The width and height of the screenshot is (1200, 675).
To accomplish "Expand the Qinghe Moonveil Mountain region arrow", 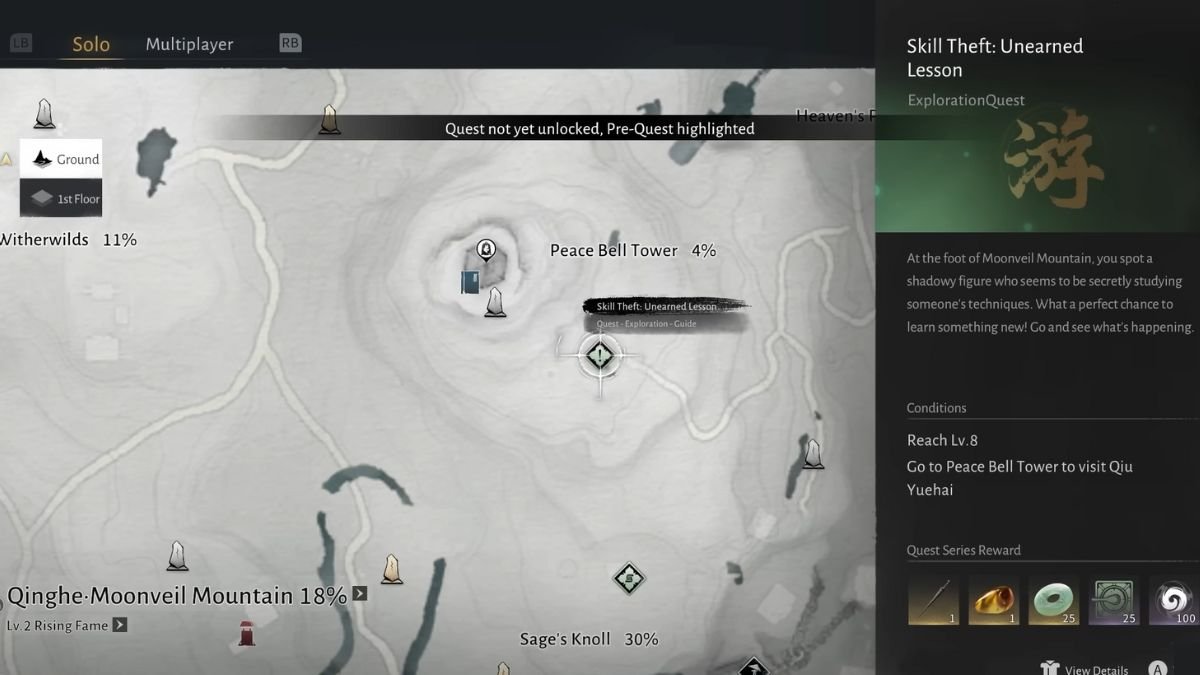I will [x=360, y=594].
